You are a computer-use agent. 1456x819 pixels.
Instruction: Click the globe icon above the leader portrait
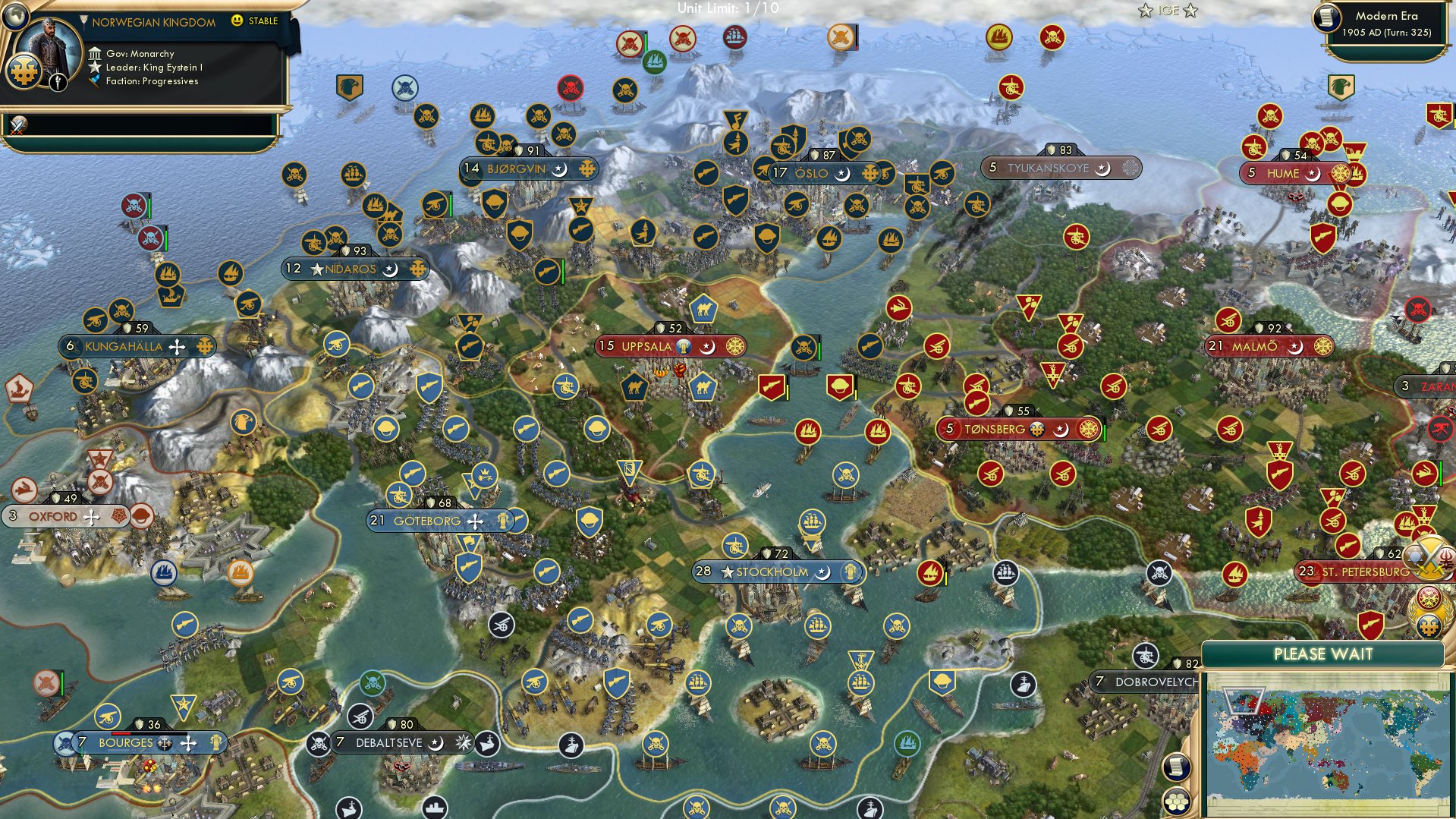15,17
